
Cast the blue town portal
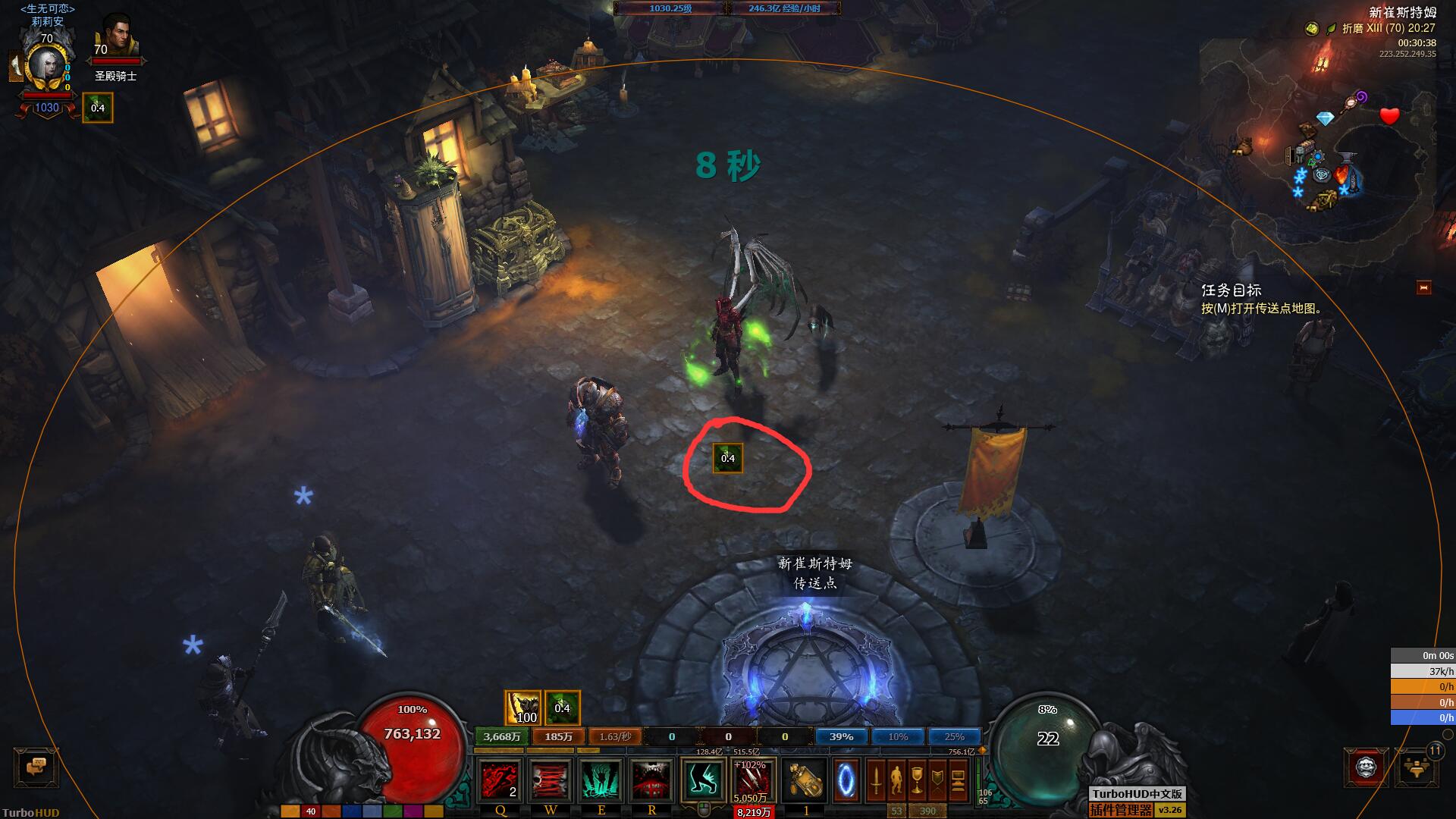tap(846, 780)
